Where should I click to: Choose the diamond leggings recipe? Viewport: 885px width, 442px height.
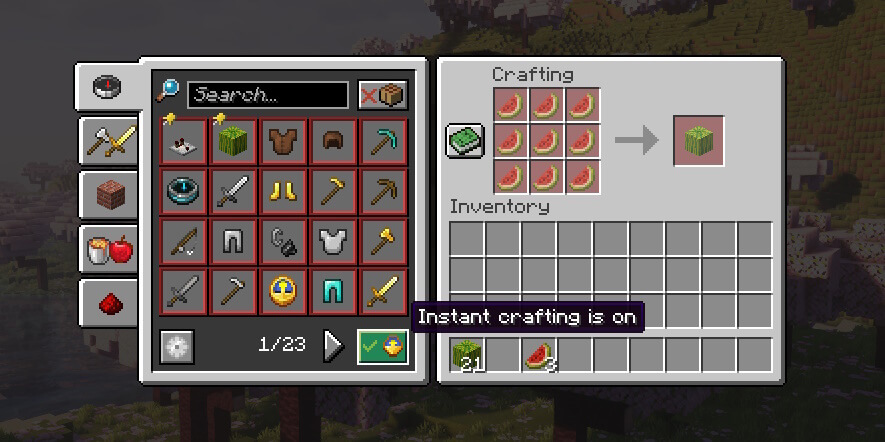coord(333,292)
